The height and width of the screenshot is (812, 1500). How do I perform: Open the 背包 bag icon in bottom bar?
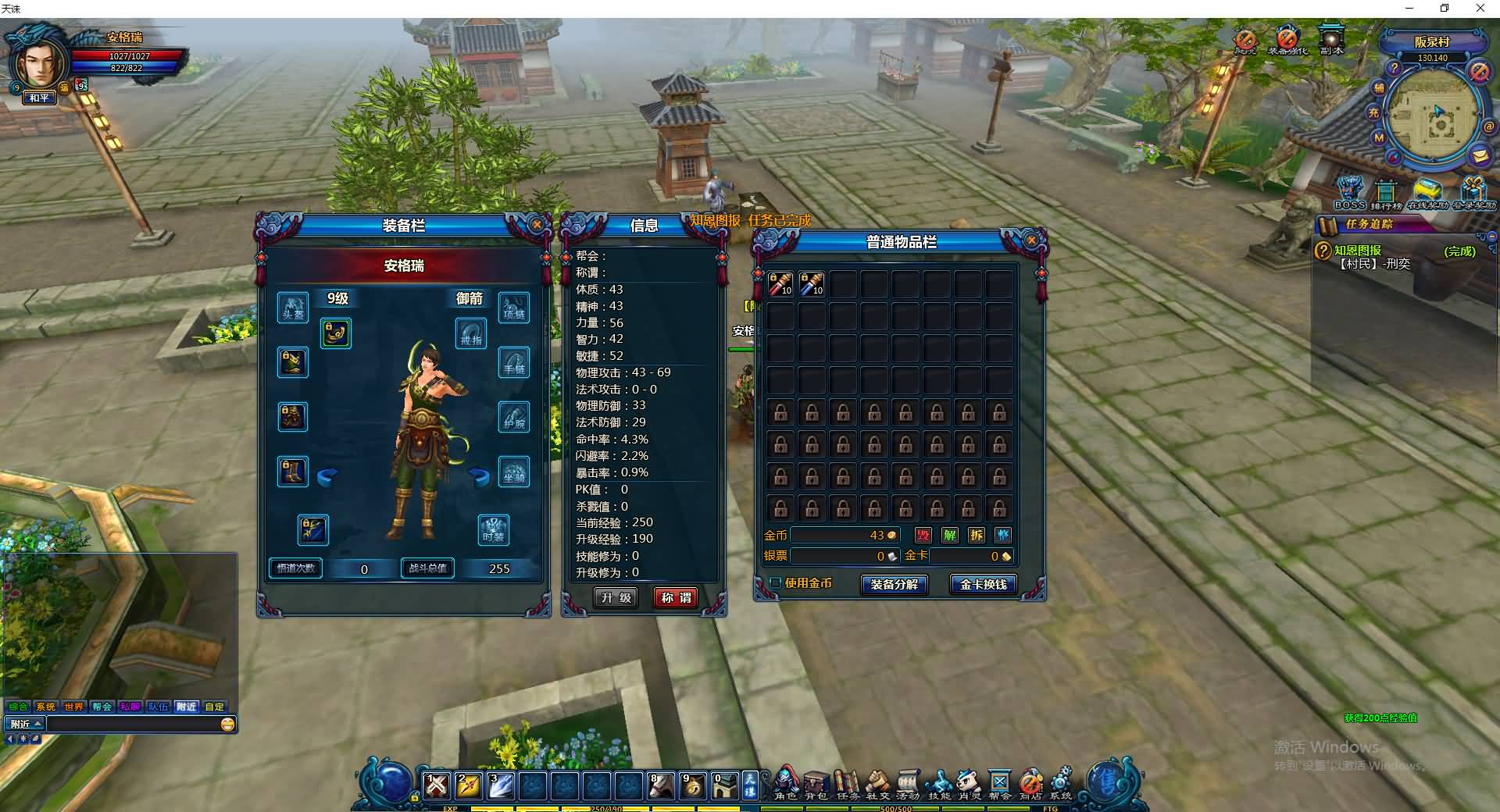[x=816, y=783]
